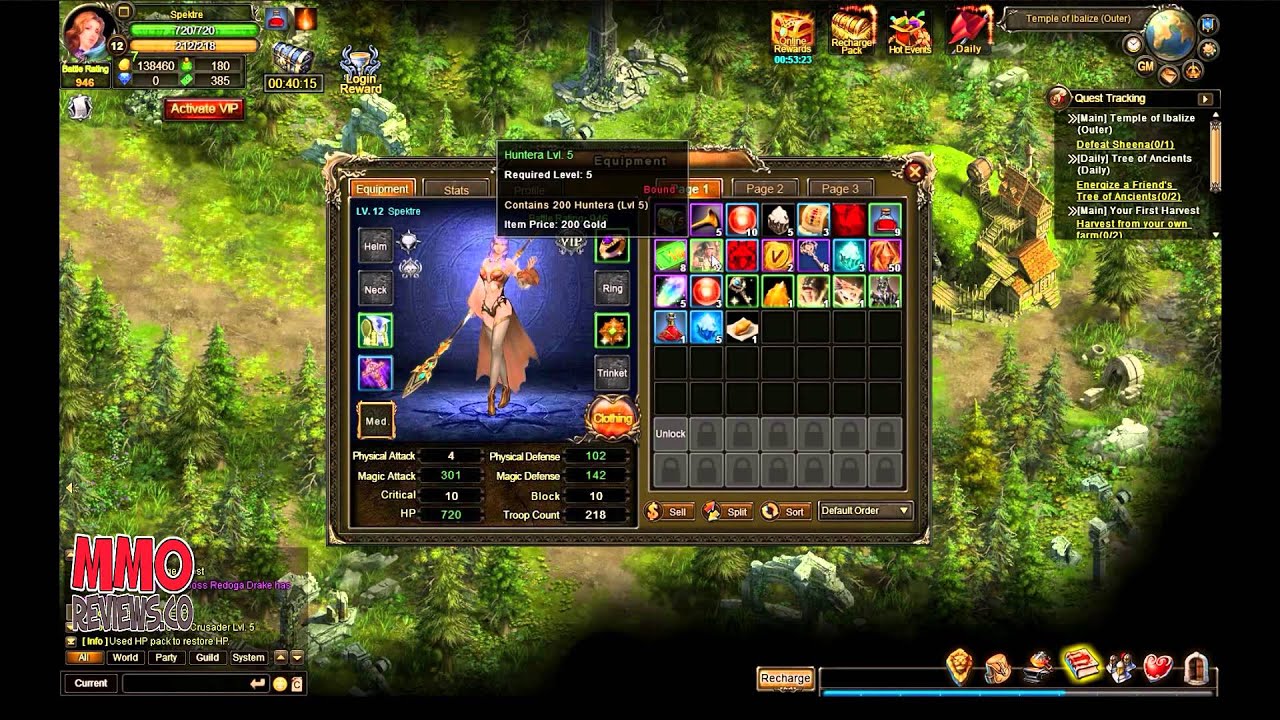This screenshot has width=1280, height=720.
Task: Switch to the Stats tab
Action: (x=456, y=189)
